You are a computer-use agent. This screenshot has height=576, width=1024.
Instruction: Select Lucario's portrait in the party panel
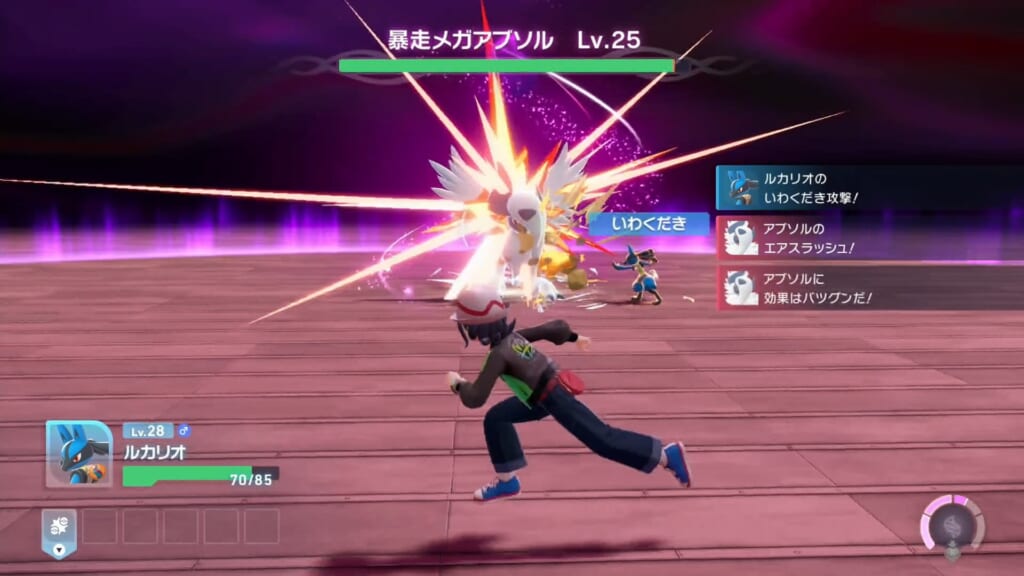click(78, 453)
